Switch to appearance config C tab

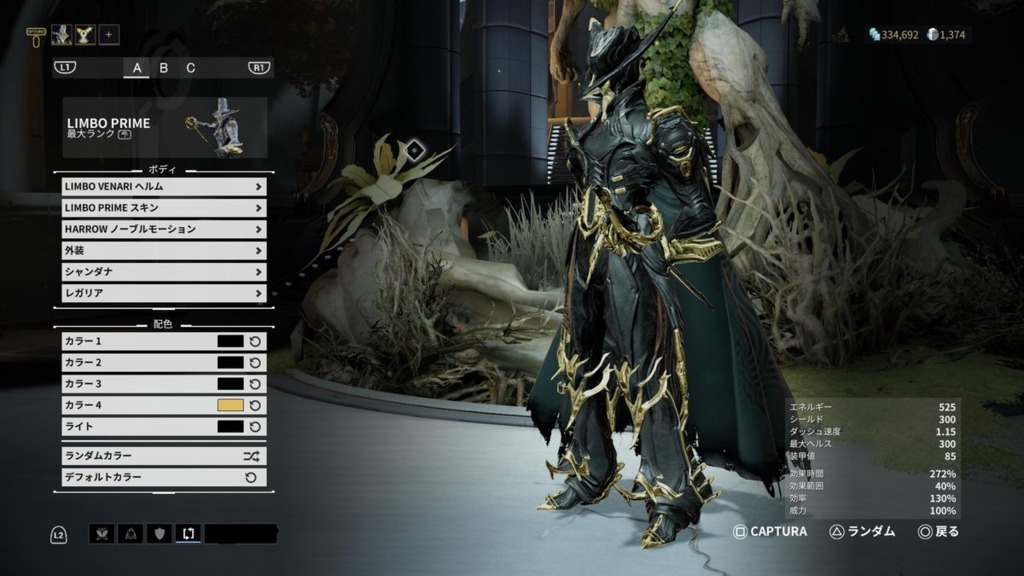191,68
